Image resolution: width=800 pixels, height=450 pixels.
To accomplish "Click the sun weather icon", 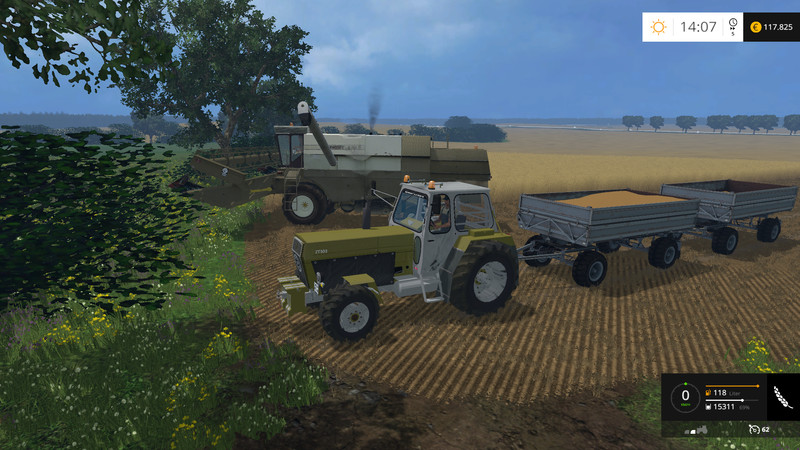I will [x=659, y=27].
